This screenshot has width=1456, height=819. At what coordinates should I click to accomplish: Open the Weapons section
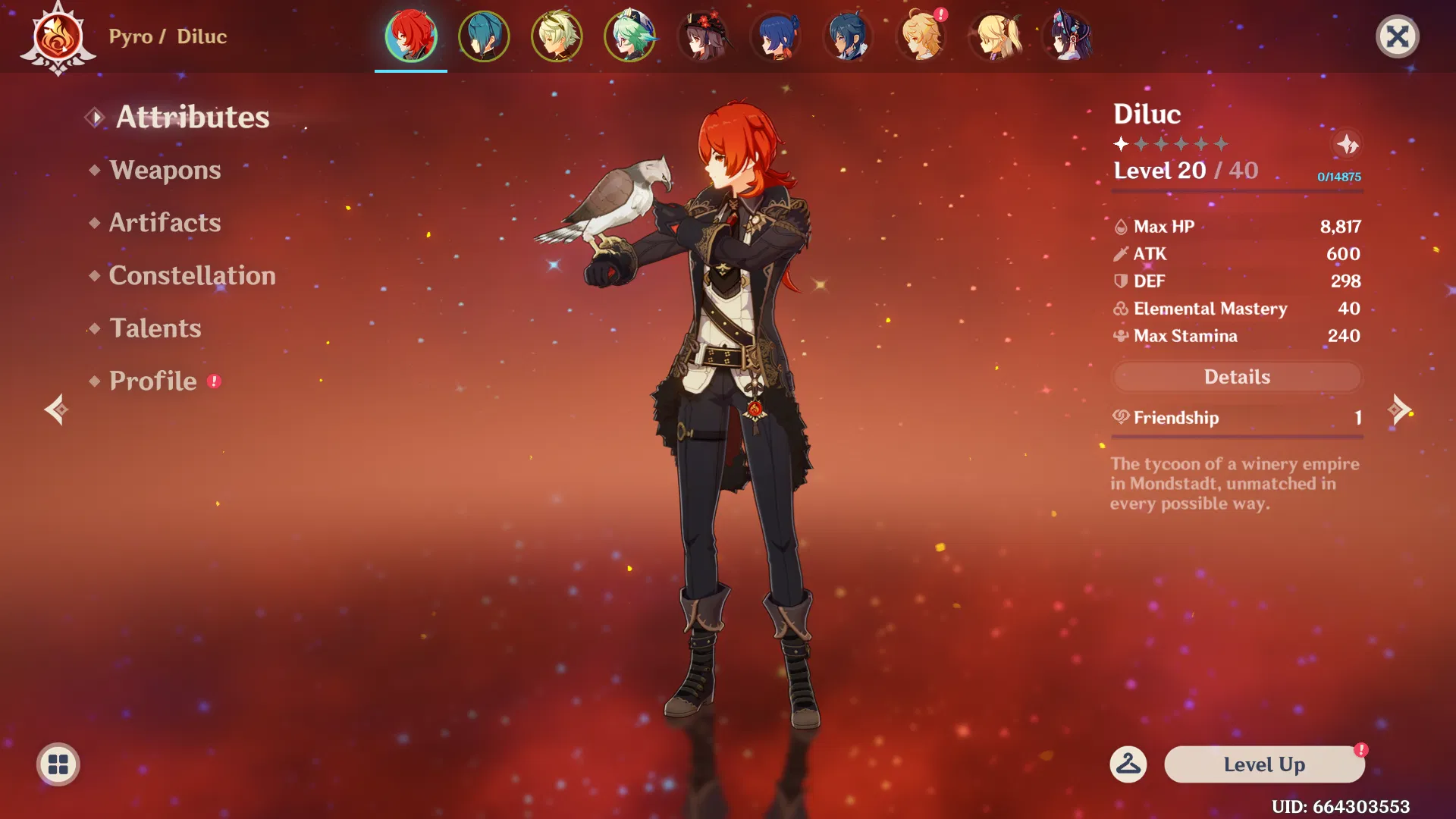[x=165, y=170]
